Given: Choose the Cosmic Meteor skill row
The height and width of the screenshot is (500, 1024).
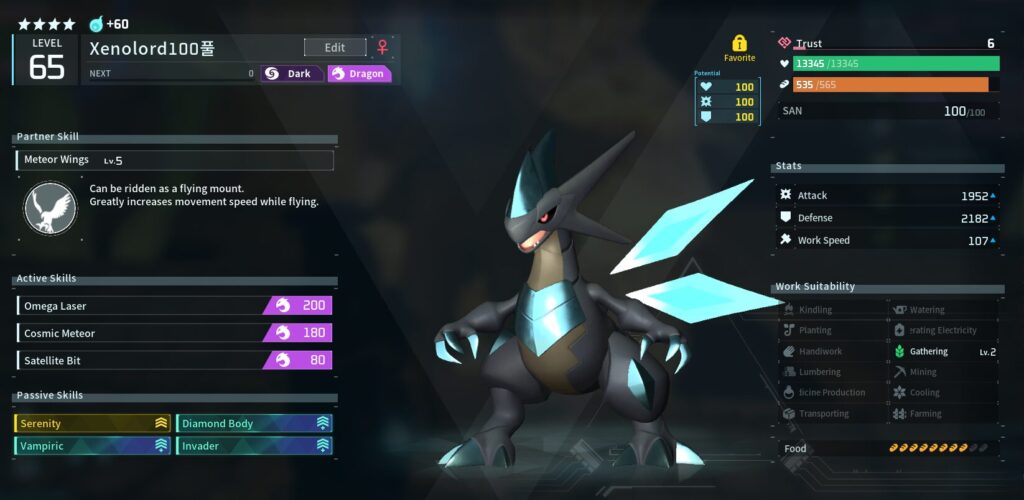Looking at the screenshot, I should pos(174,333).
